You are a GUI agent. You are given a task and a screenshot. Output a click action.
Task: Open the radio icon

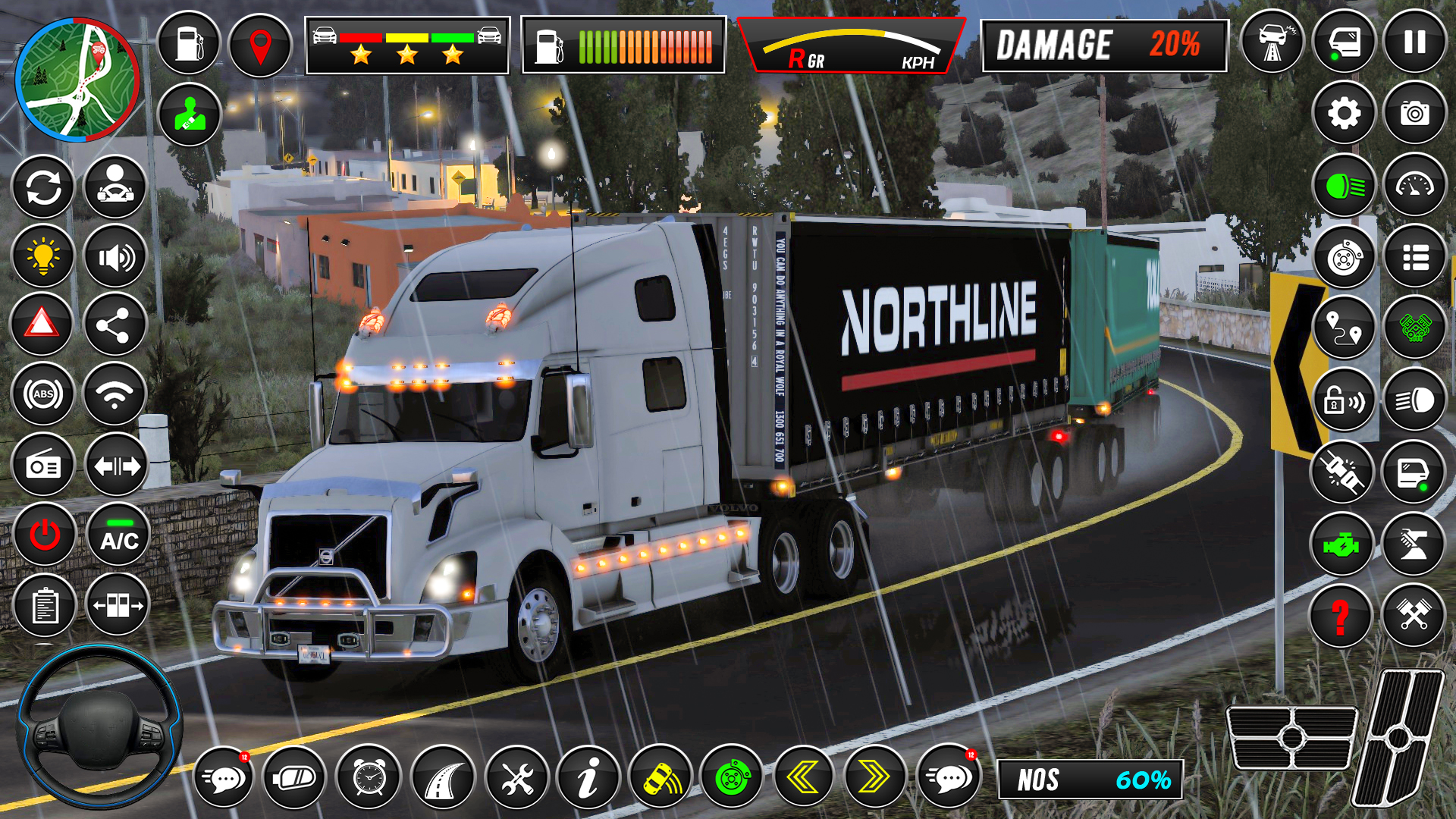(x=43, y=466)
